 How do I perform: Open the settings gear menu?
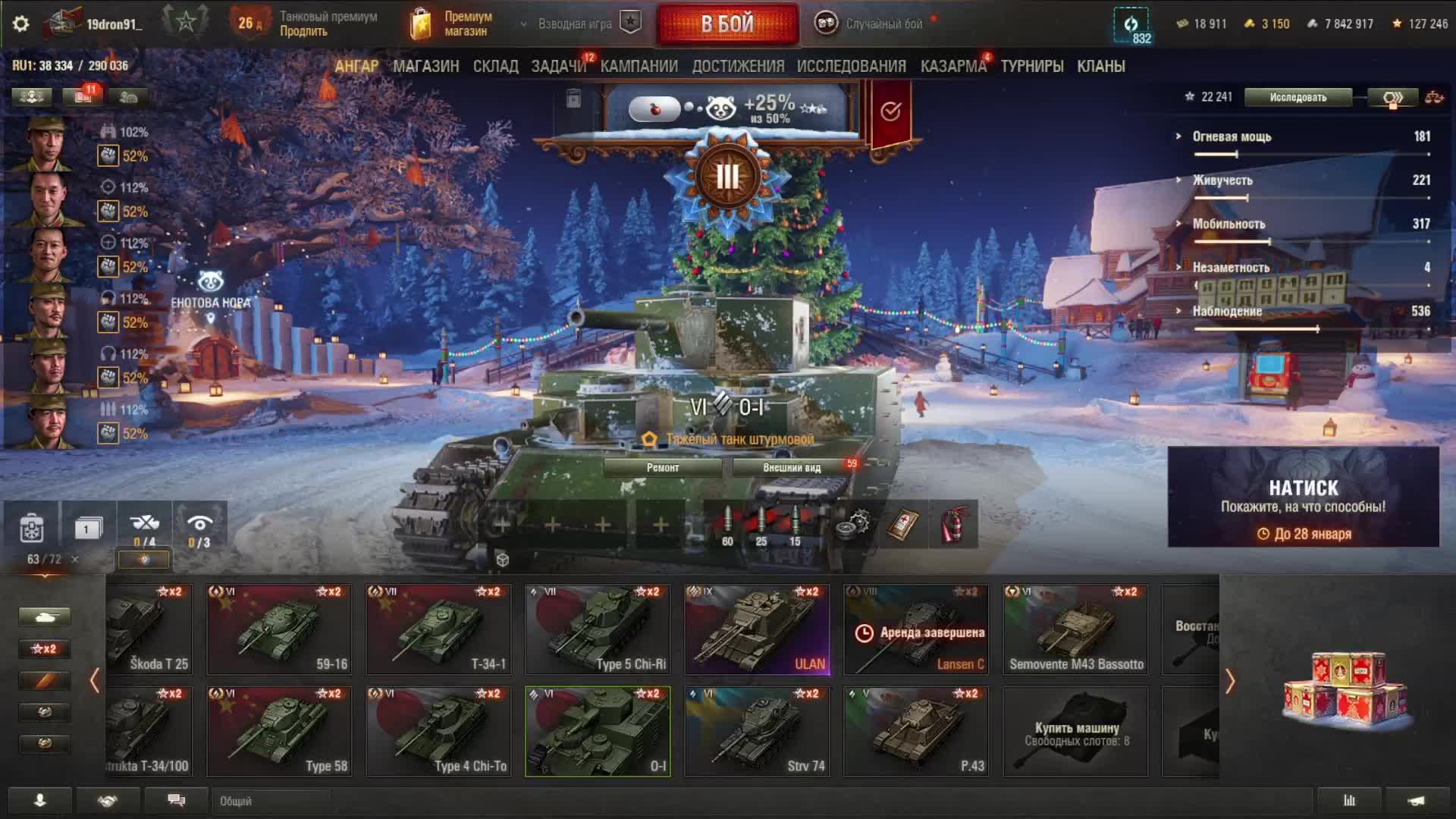click(x=21, y=24)
